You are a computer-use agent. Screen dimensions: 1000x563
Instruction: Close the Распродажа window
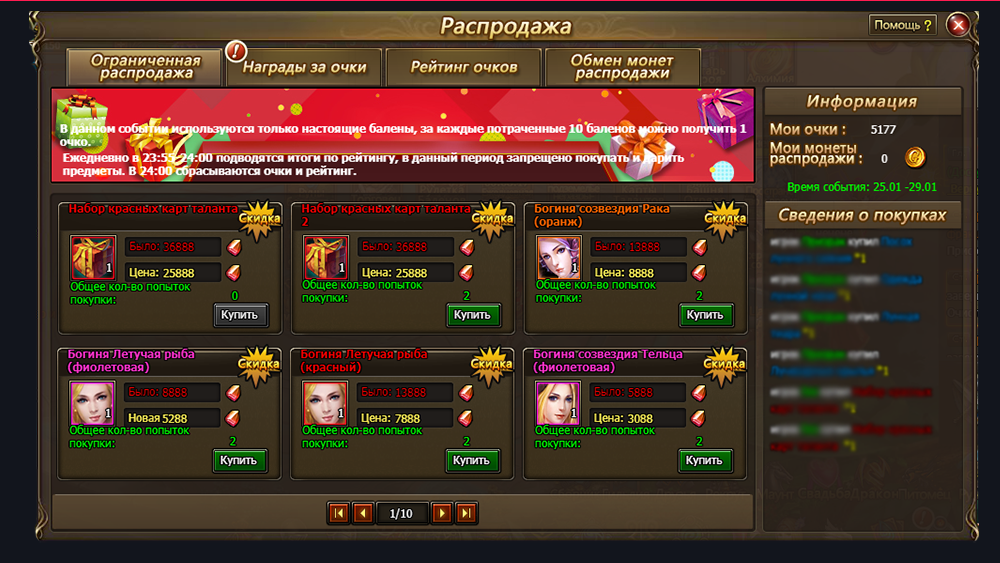pyautogui.click(x=958, y=25)
